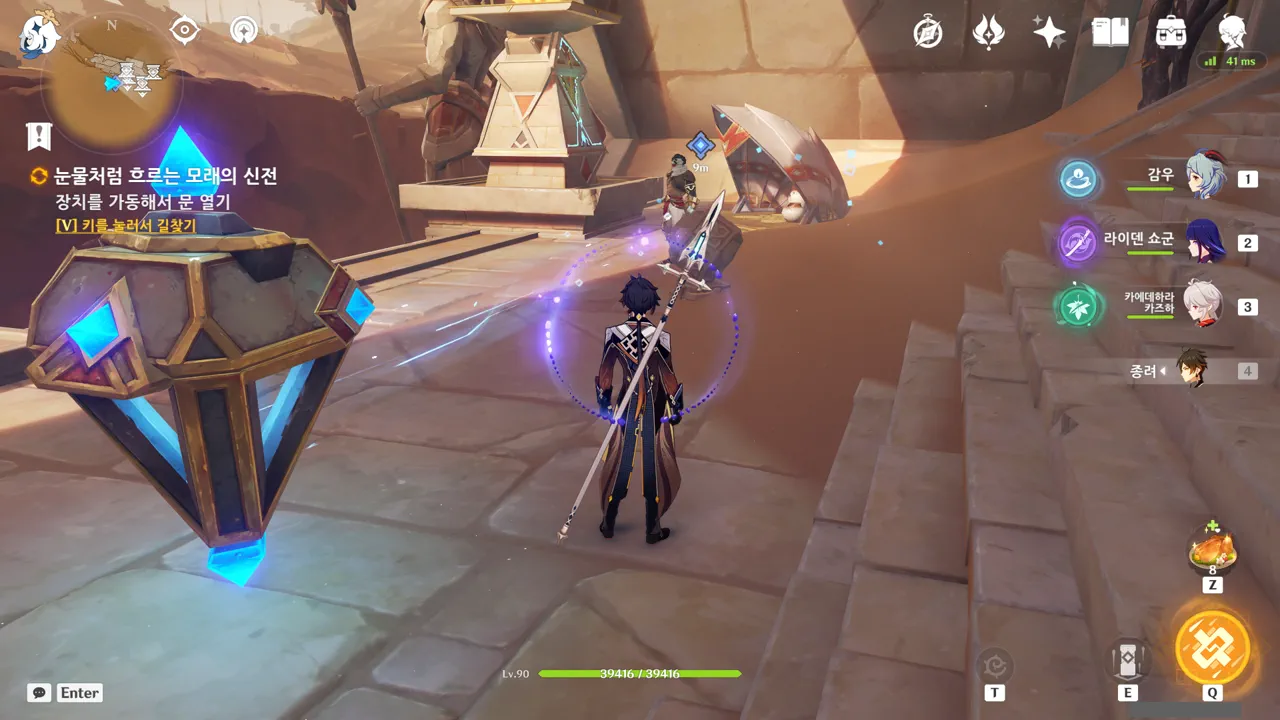The height and width of the screenshot is (720, 1280).
Task: Open the Adventurer Handbook book icon
Action: pyautogui.click(x=1110, y=32)
